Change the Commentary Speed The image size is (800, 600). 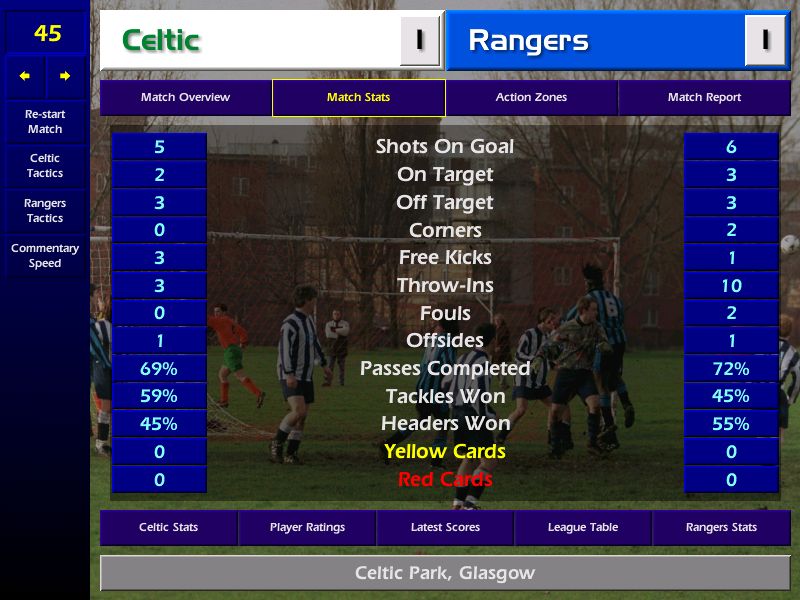click(x=45, y=256)
